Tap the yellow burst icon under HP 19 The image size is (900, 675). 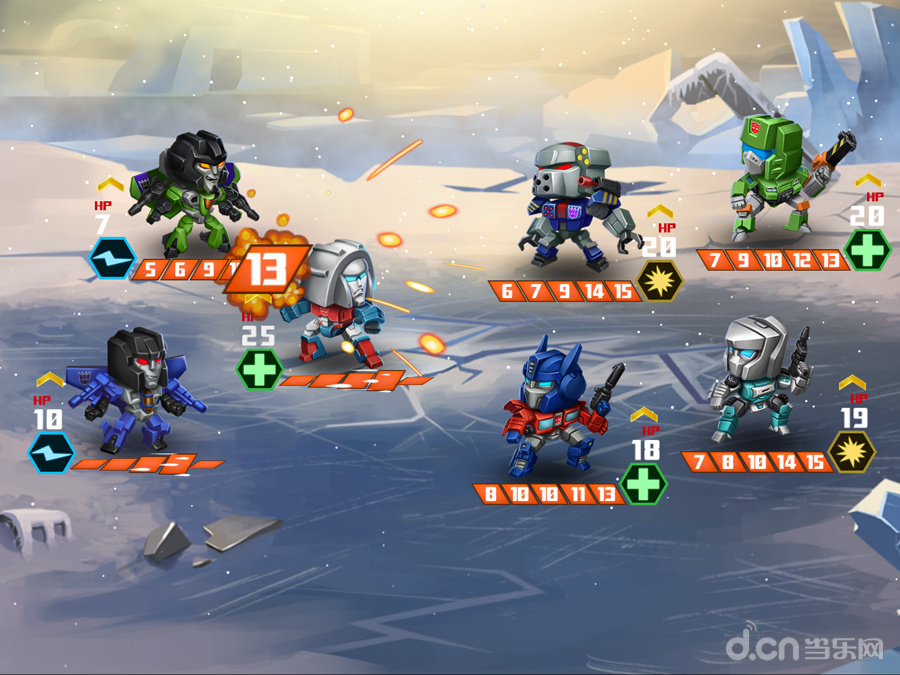point(853,451)
